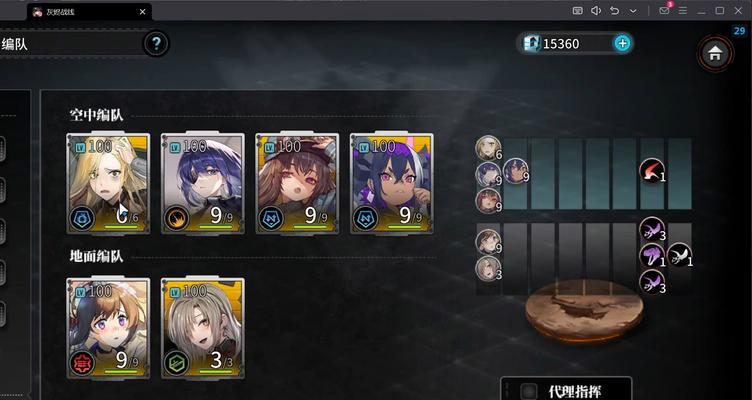Select the blonde-haired air squad card
The width and height of the screenshot is (752, 400).
108,183
